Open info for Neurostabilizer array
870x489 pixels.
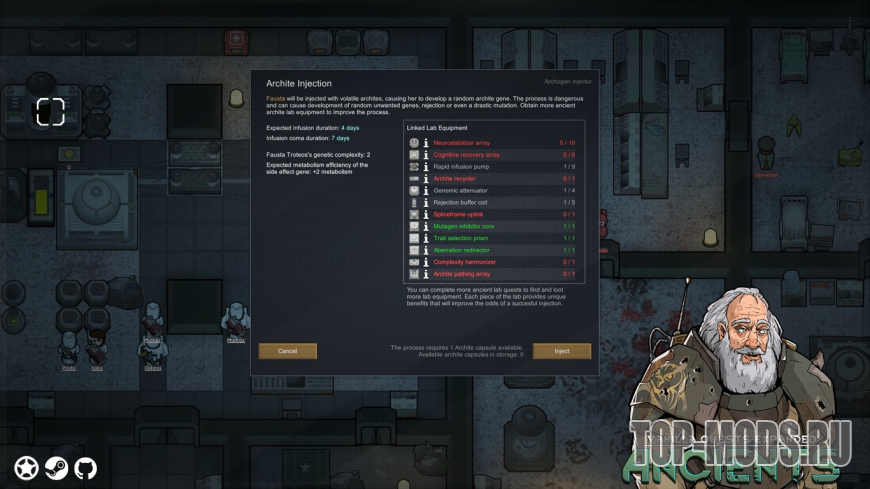tap(426, 143)
